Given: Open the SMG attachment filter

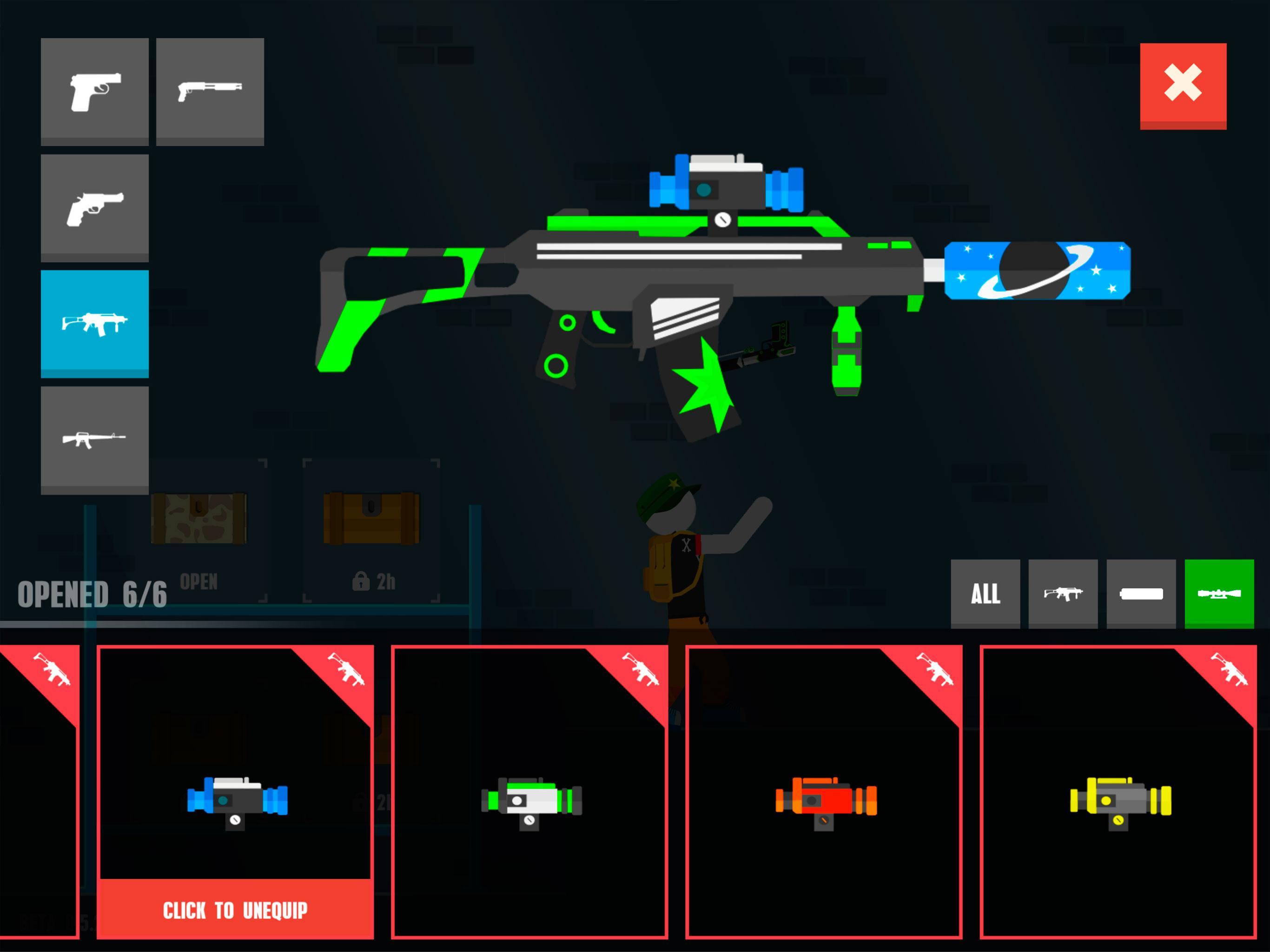Looking at the screenshot, I should point(1063,594).
